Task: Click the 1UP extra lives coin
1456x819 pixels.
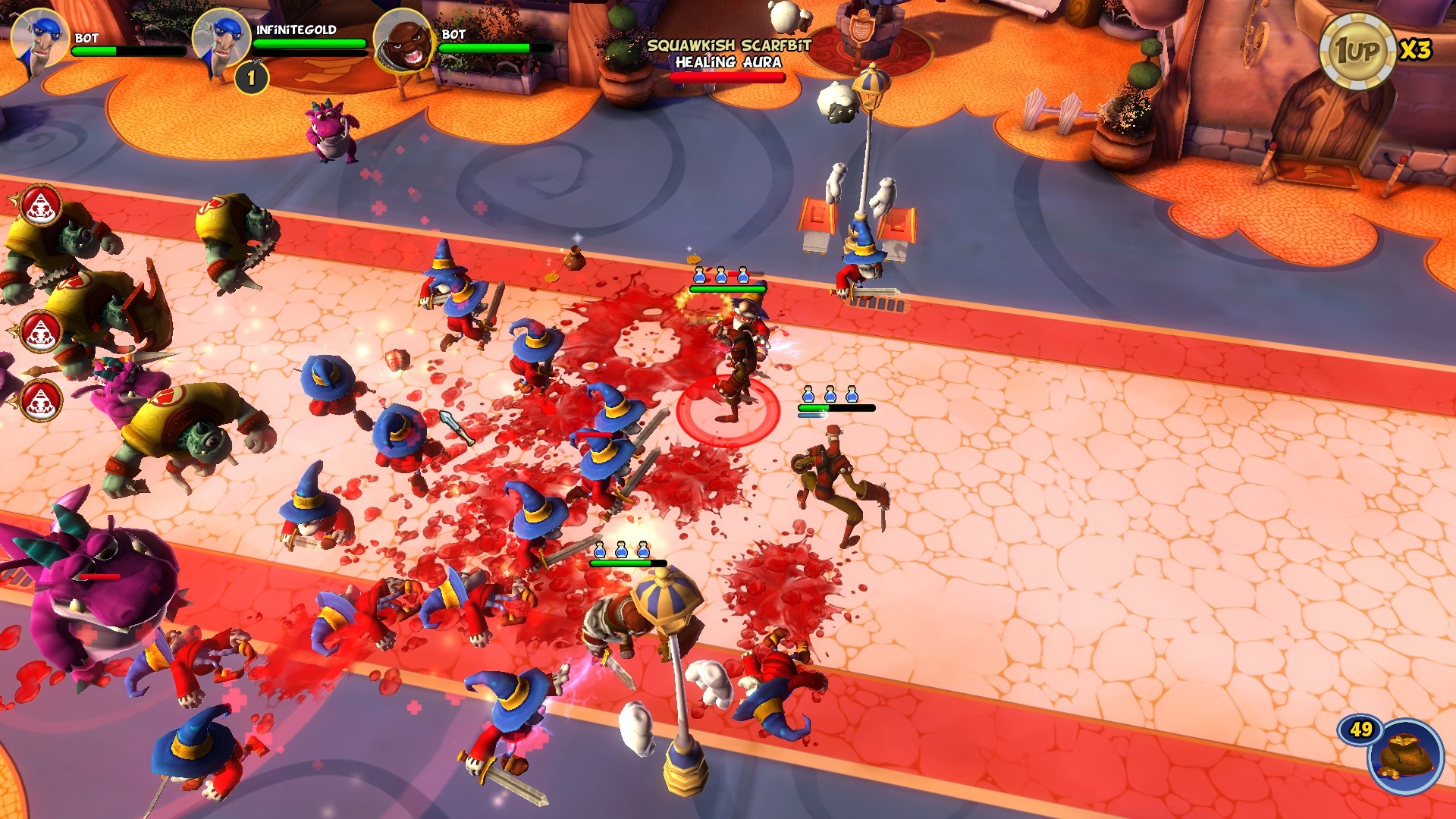Action: 1357,52
